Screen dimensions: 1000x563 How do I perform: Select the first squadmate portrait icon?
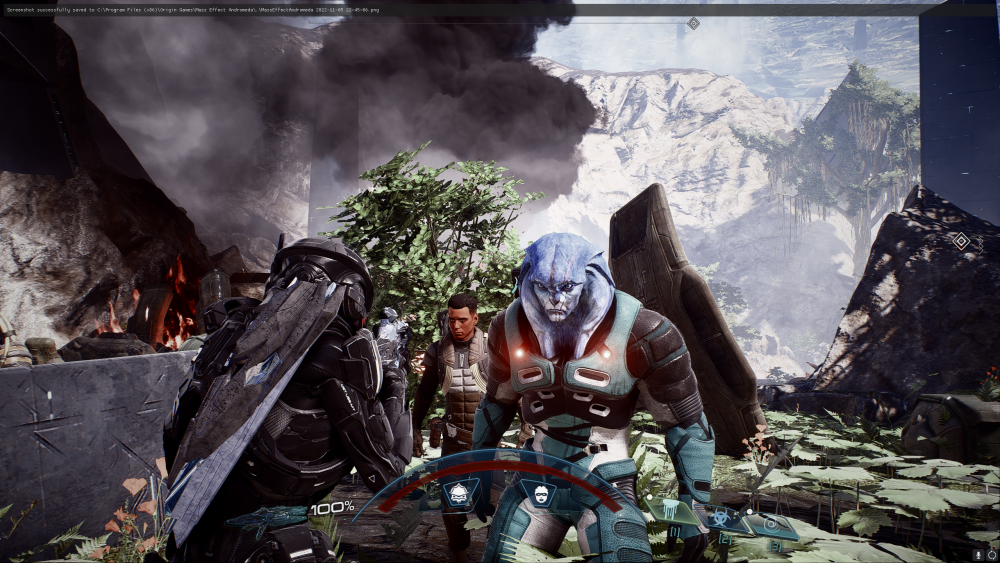pyautogui.click(x=460, y=493)
